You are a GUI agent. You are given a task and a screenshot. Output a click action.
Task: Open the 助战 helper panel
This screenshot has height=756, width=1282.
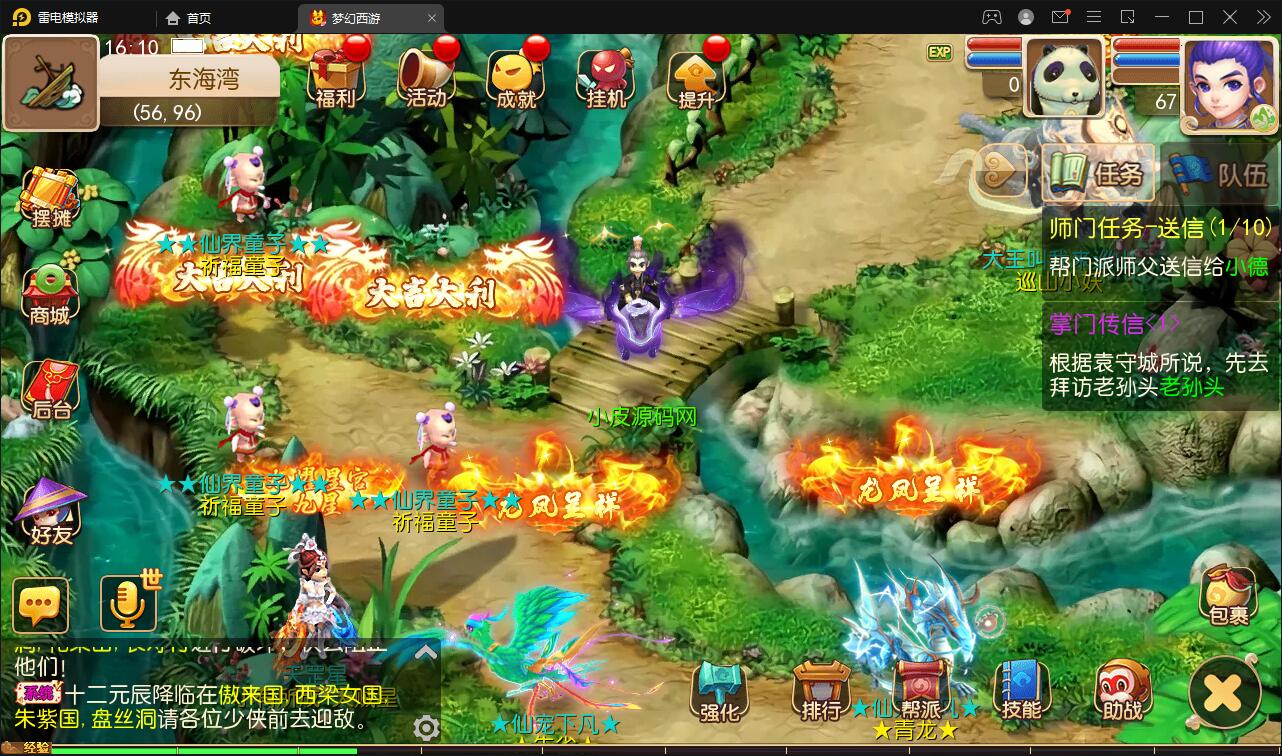tap(1120, 692)
